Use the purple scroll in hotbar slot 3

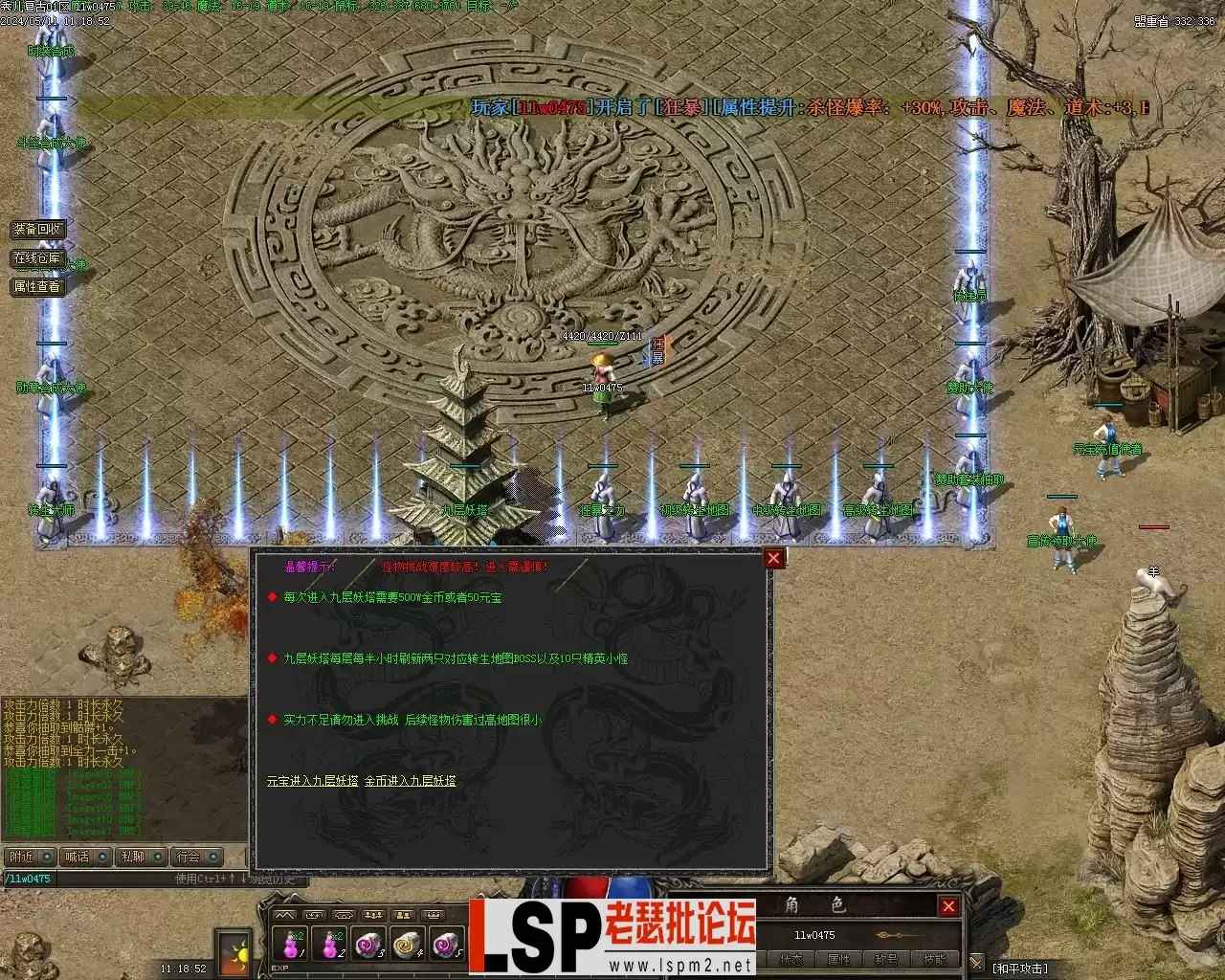[x=369, y=945]
